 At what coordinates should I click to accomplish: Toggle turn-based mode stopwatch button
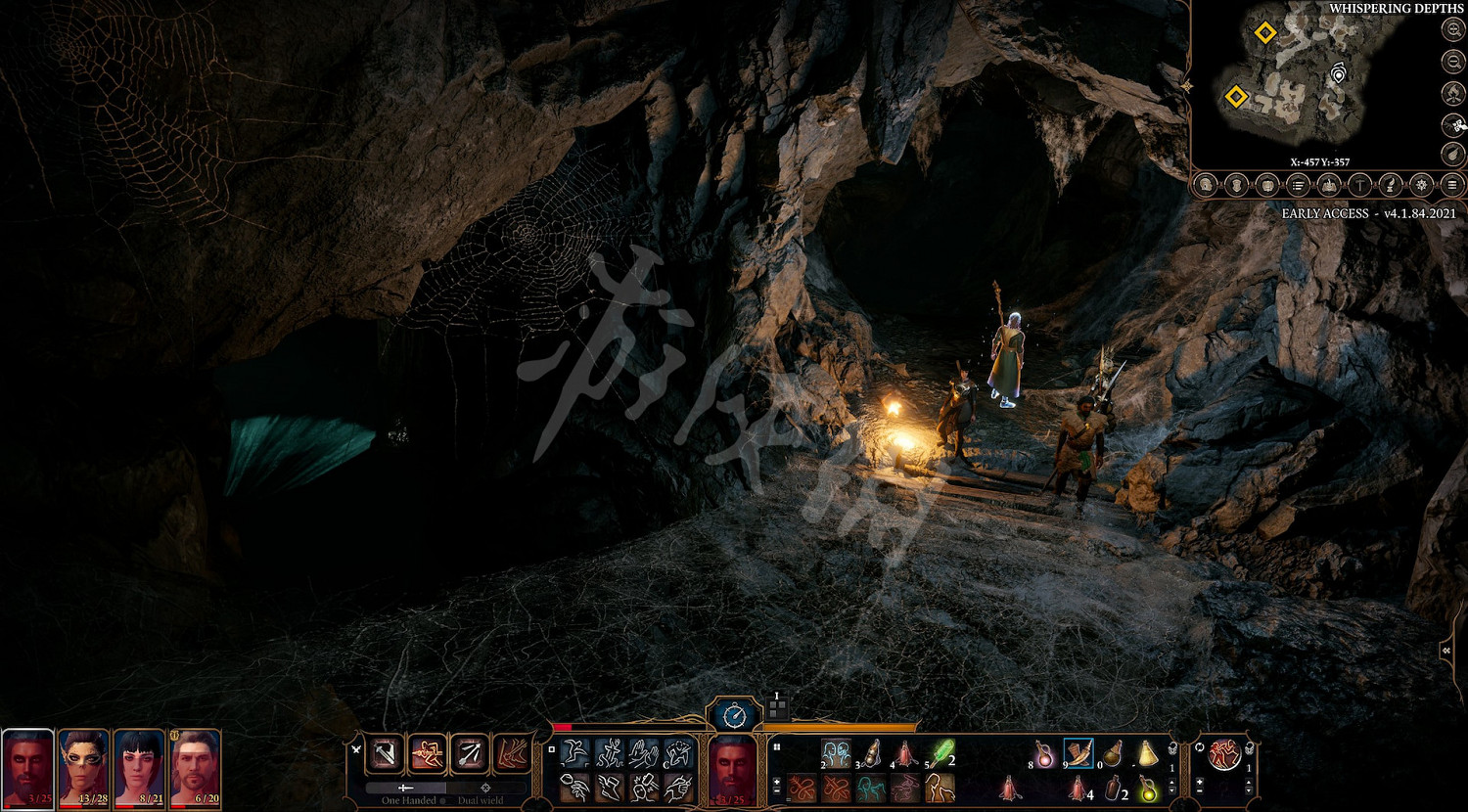tap(734, 716)
